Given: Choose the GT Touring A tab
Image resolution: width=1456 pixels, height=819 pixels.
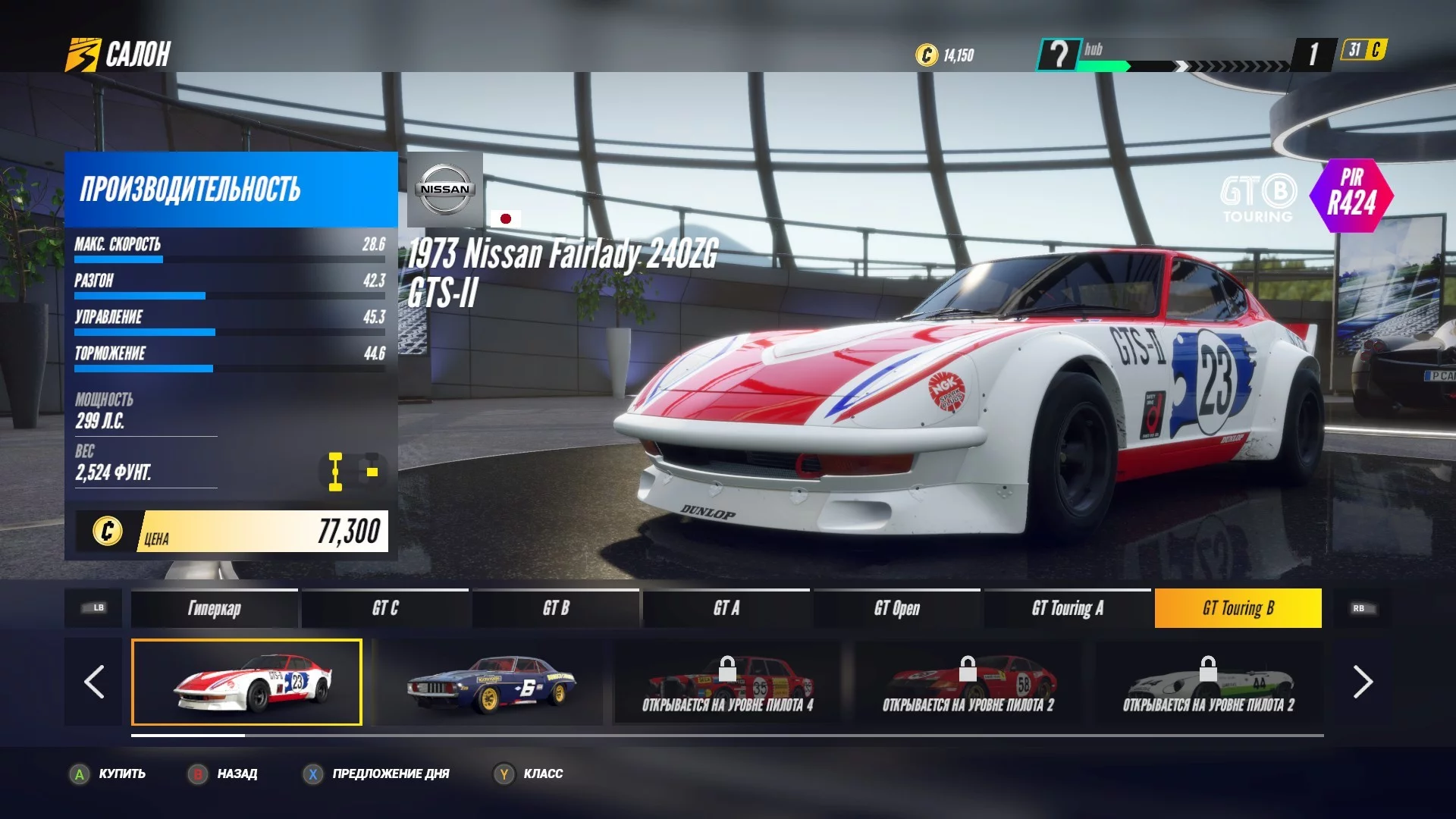Looking at the screenshot, I should coord(1067,608).
